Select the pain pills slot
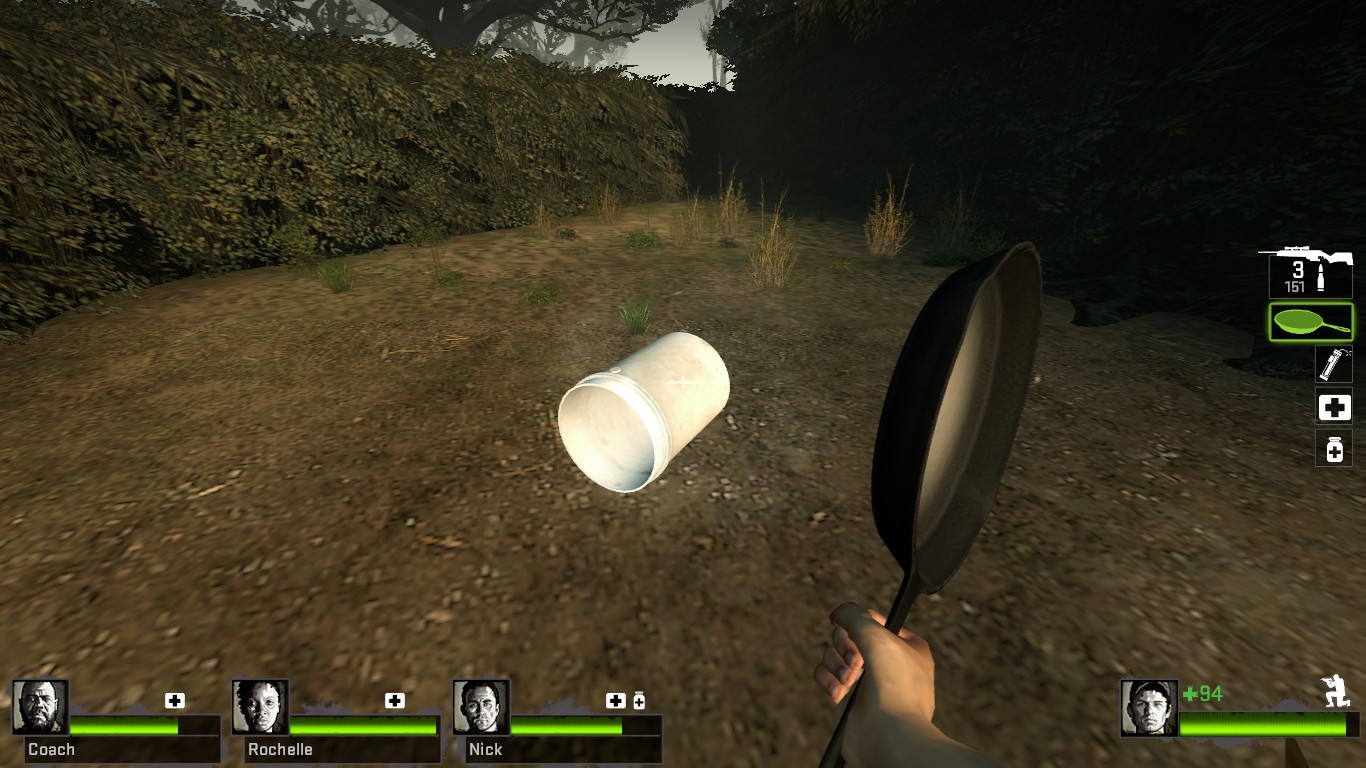Image resolution: width=1366 pixels, height=768 pixels. point(1334,449)
